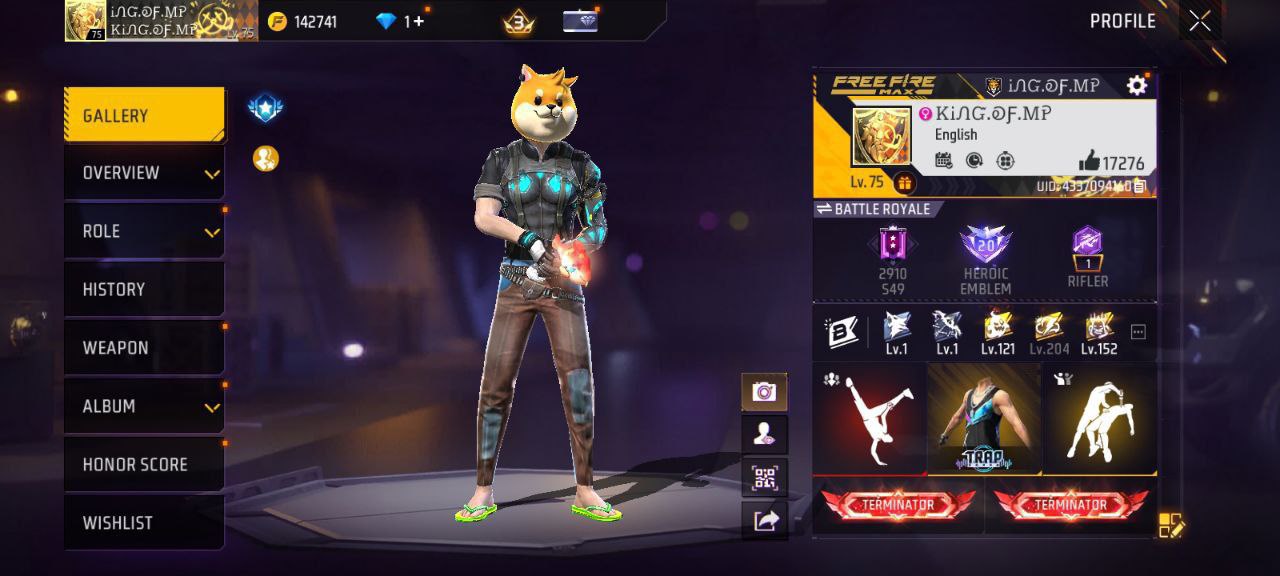This screenshot has width=1280, height=576.
Task: Expand the Overview section
Action: [x=144, y=173]
